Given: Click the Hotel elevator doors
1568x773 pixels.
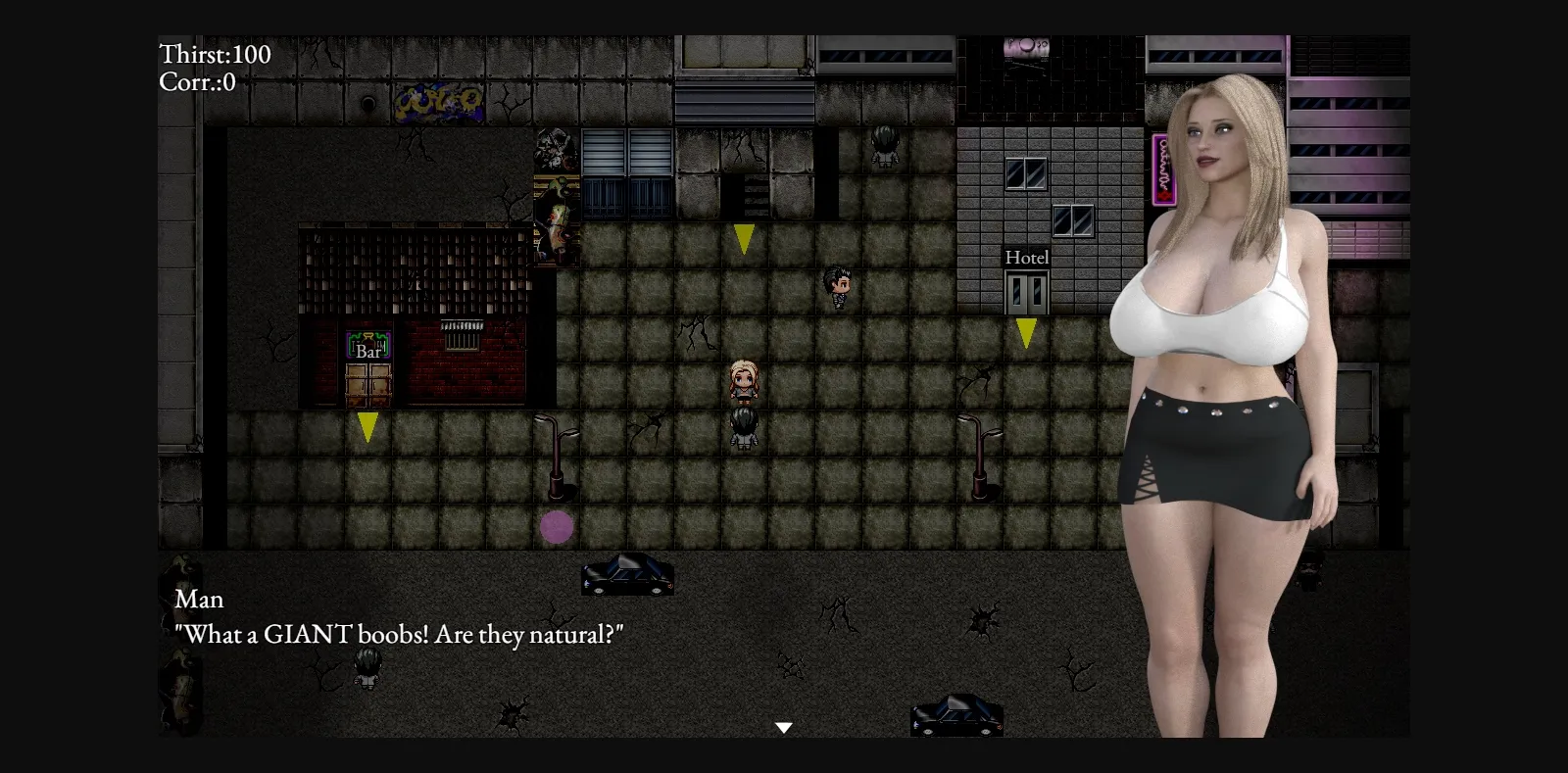Looking at the screenshot, I should tap(1025, 291).
